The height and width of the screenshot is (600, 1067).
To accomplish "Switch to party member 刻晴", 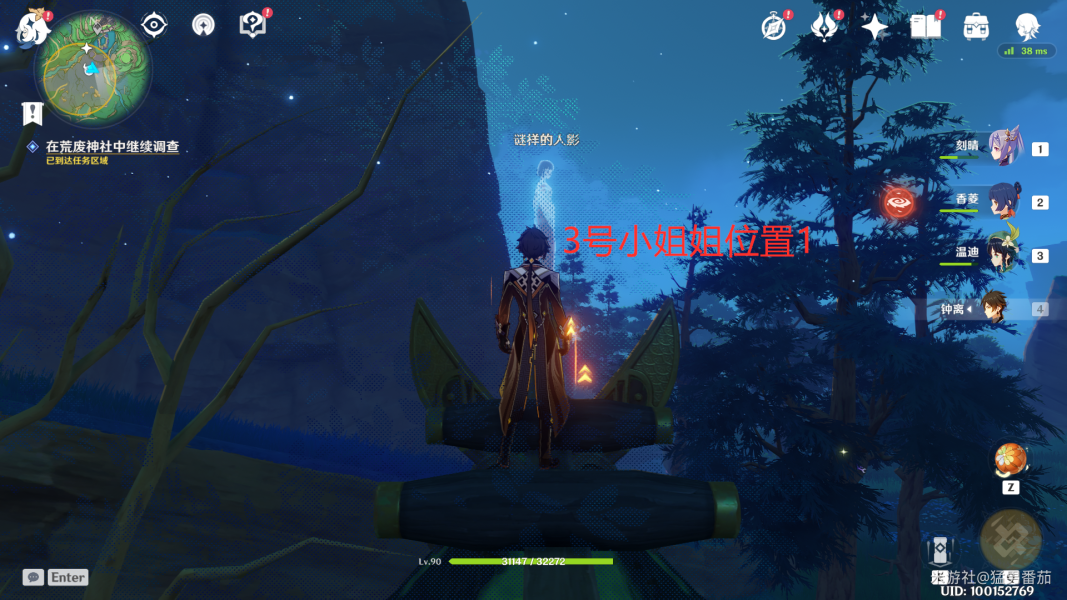I will pos(1003,149).
